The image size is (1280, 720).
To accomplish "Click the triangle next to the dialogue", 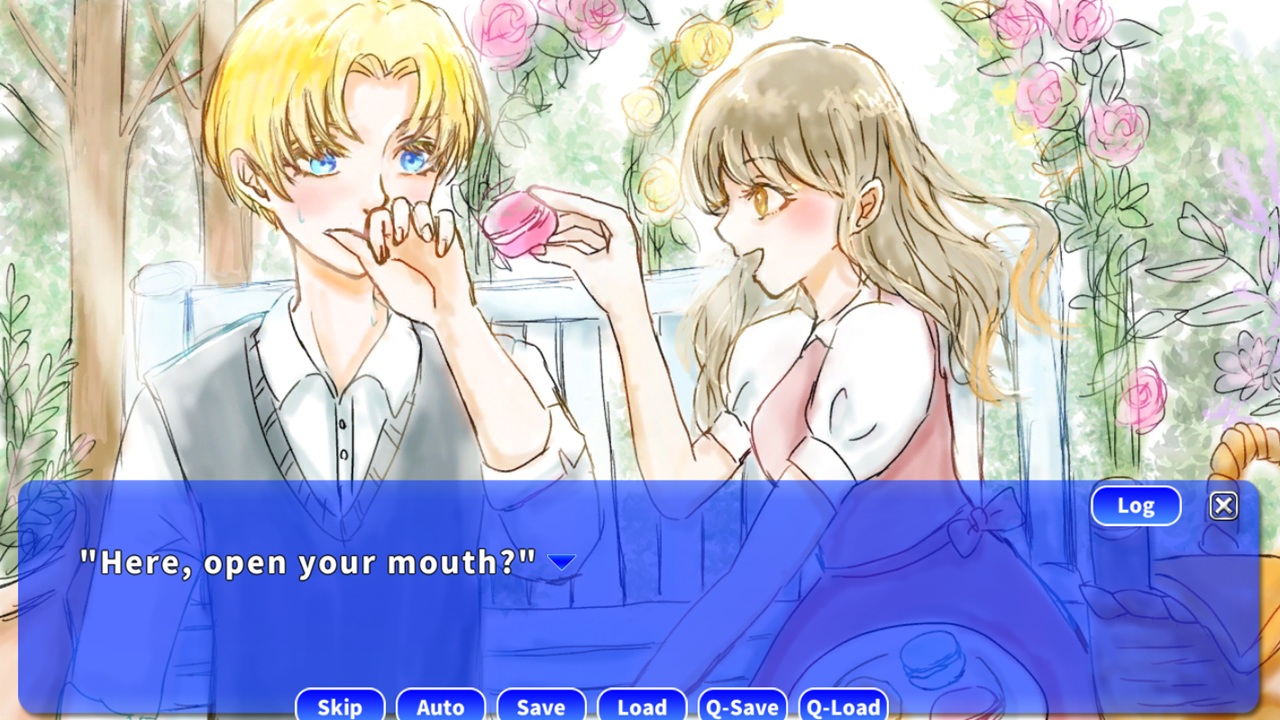I will [561, 563].
